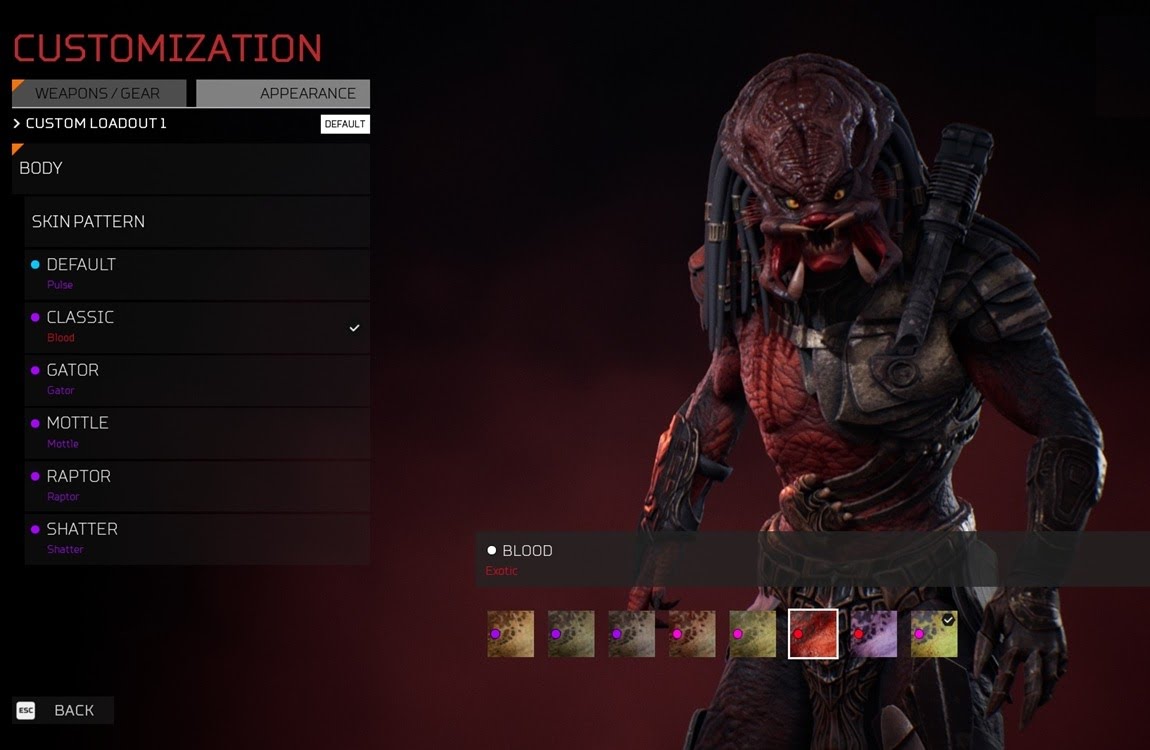
Task: Click the Default loadout button
Action: [345, 124]
